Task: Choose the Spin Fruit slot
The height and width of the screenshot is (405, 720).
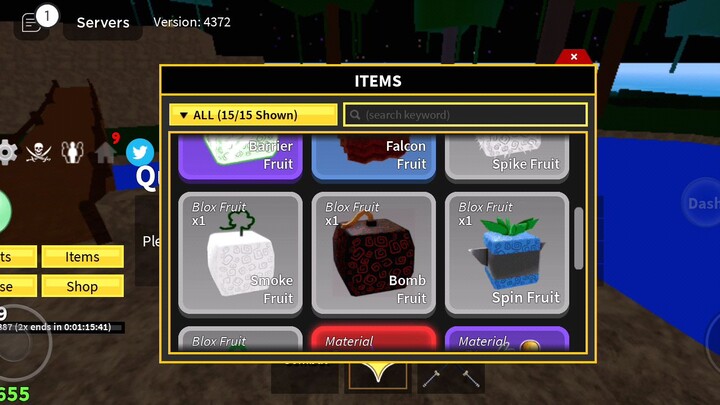Action: pos(506,253)
